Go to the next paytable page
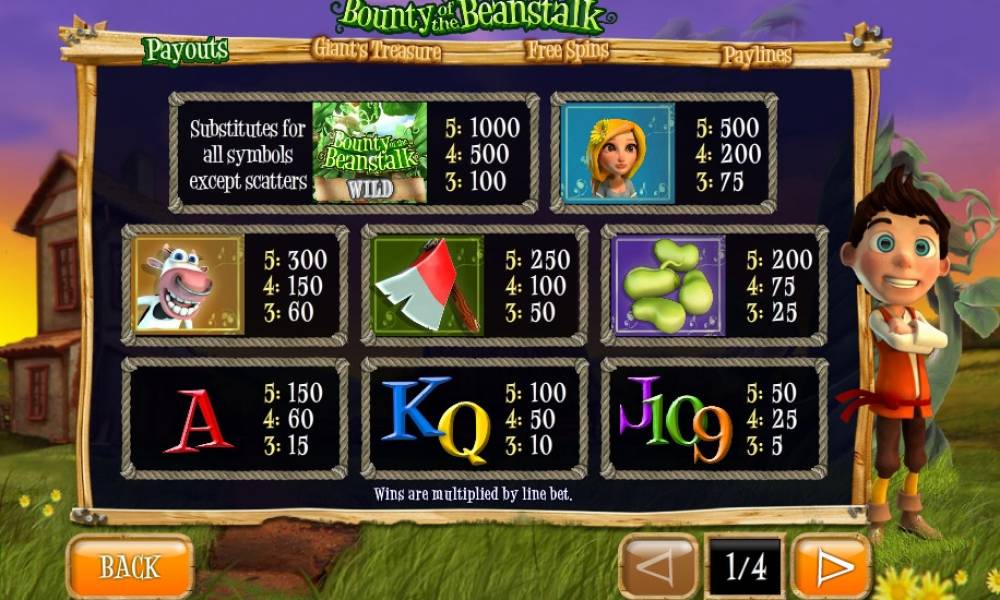Screen dimensions: 1000x600 831,567
